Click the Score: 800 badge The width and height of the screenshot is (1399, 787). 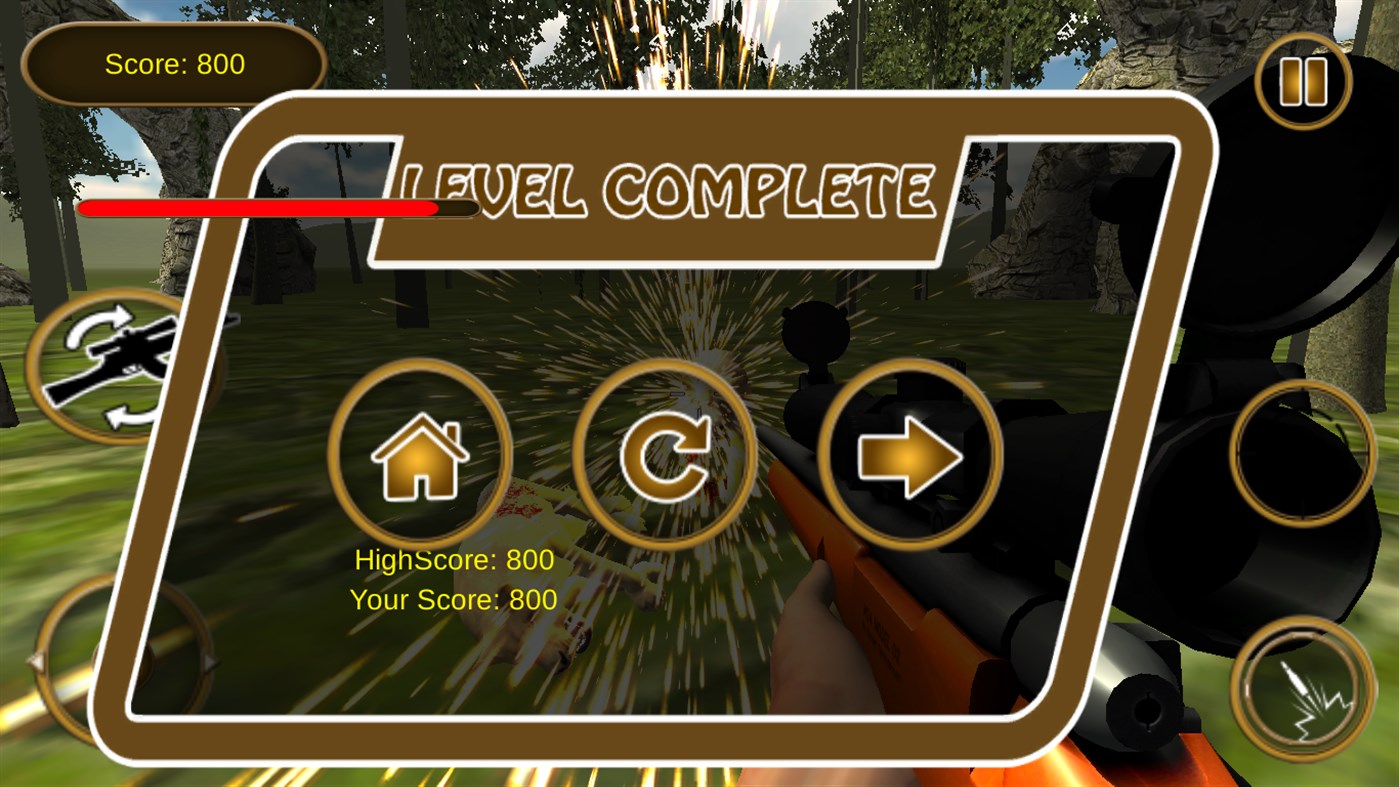(173, 64)
